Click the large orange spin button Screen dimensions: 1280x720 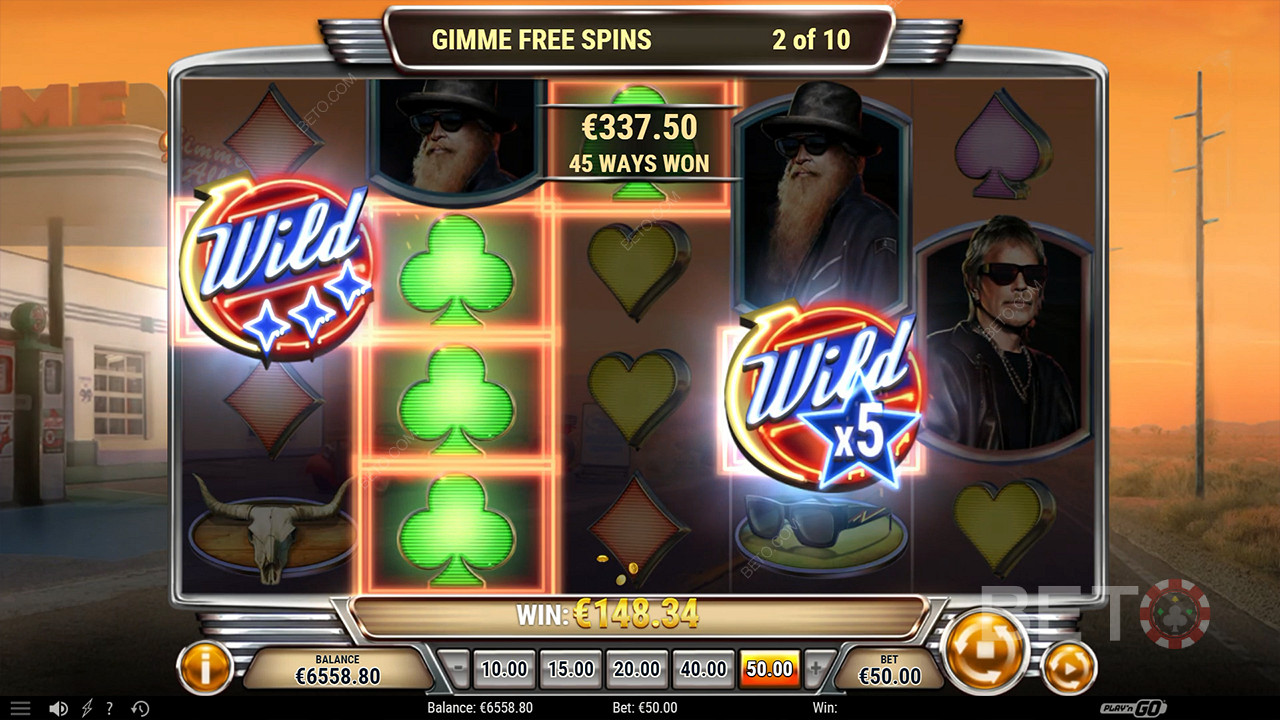(985, 651)
